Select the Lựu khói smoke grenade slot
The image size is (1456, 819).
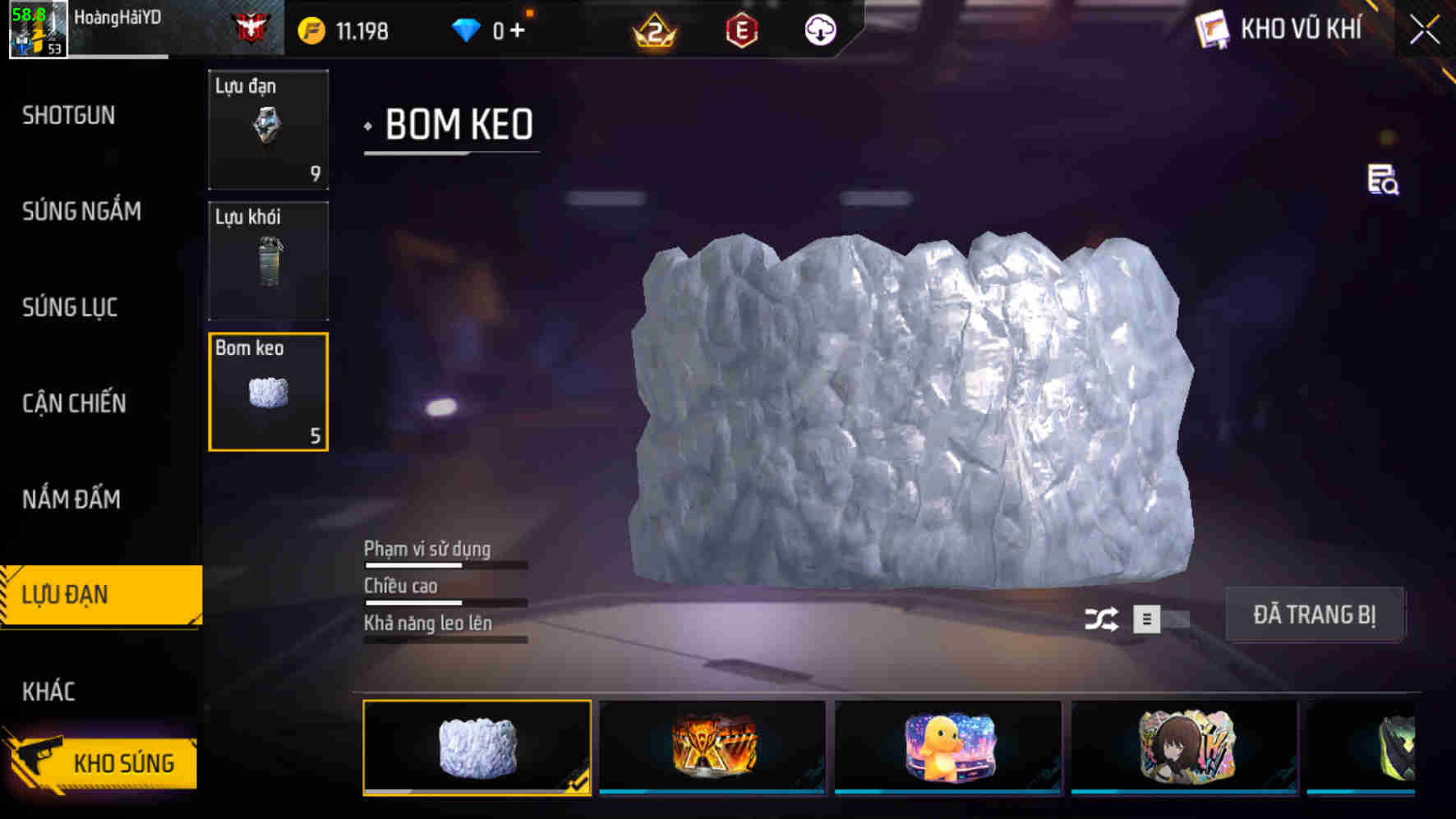click(268, 260)
